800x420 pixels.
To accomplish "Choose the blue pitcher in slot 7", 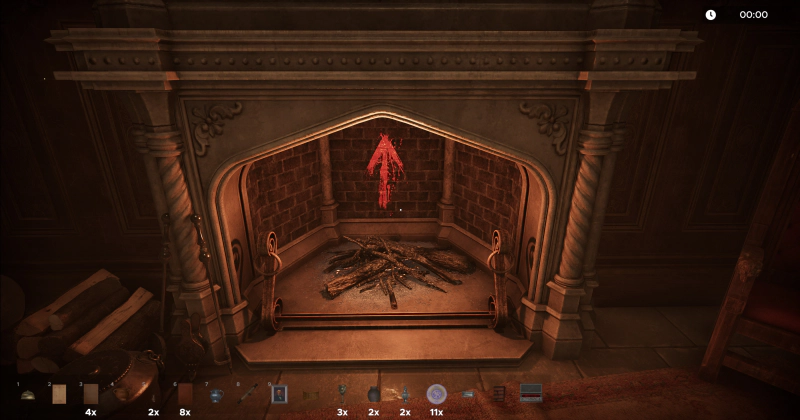I will (x=216, y=395).
